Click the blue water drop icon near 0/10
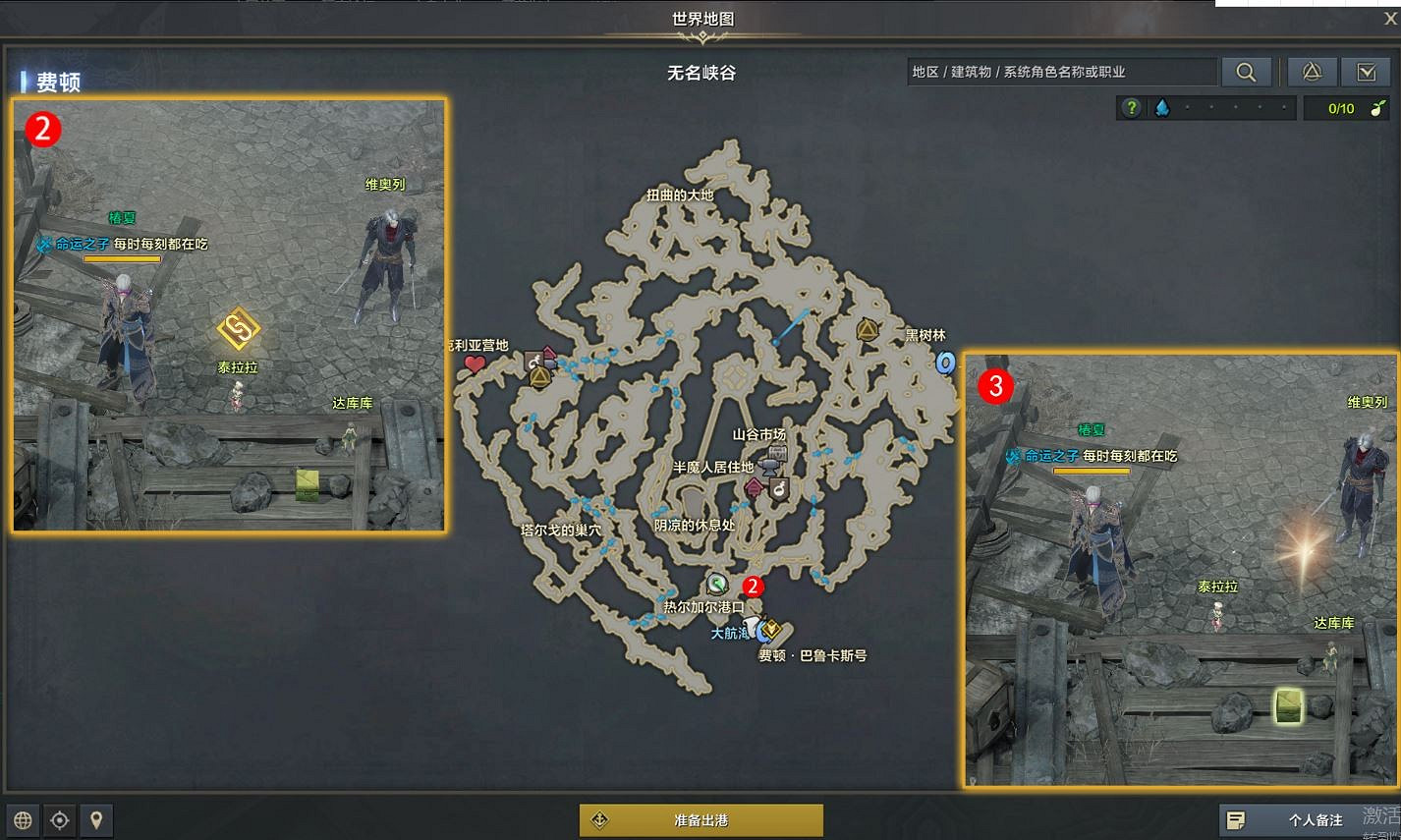 tap(1161, 106)
